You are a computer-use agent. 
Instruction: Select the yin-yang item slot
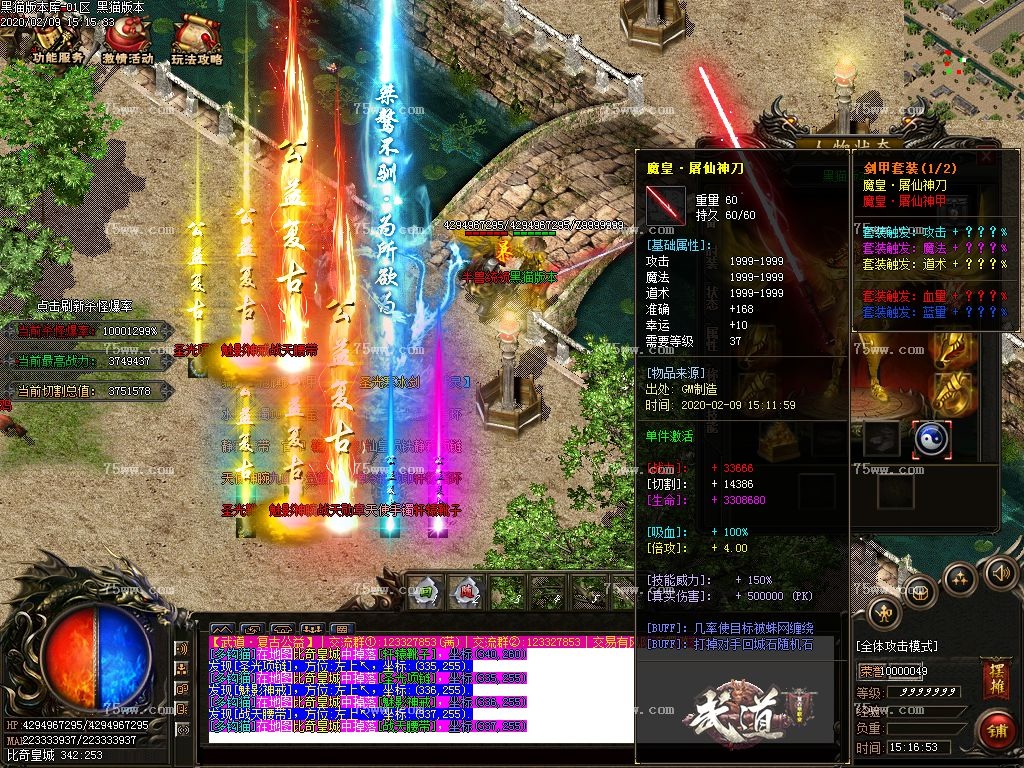[x=931, y=437]
